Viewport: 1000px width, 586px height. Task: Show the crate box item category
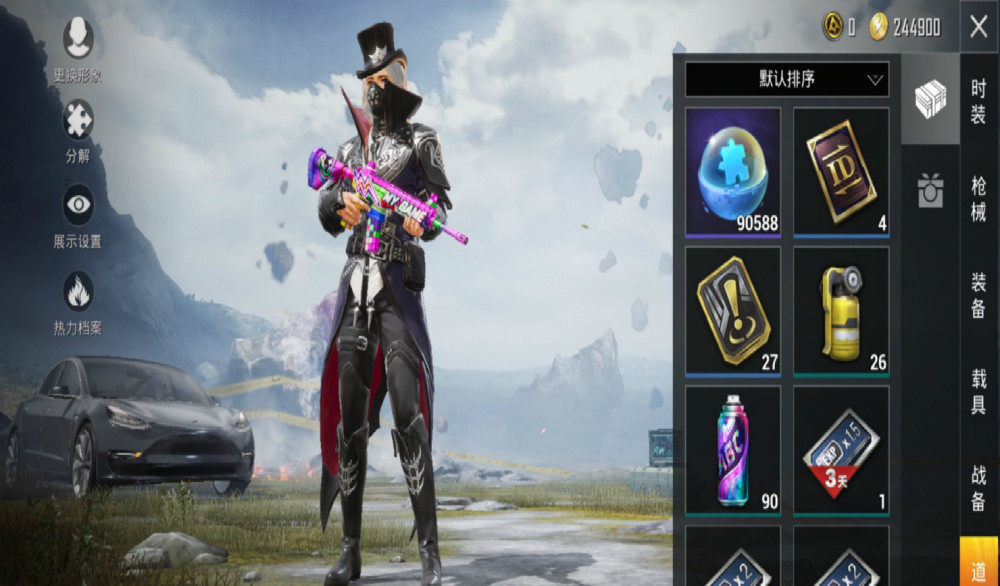930,99
